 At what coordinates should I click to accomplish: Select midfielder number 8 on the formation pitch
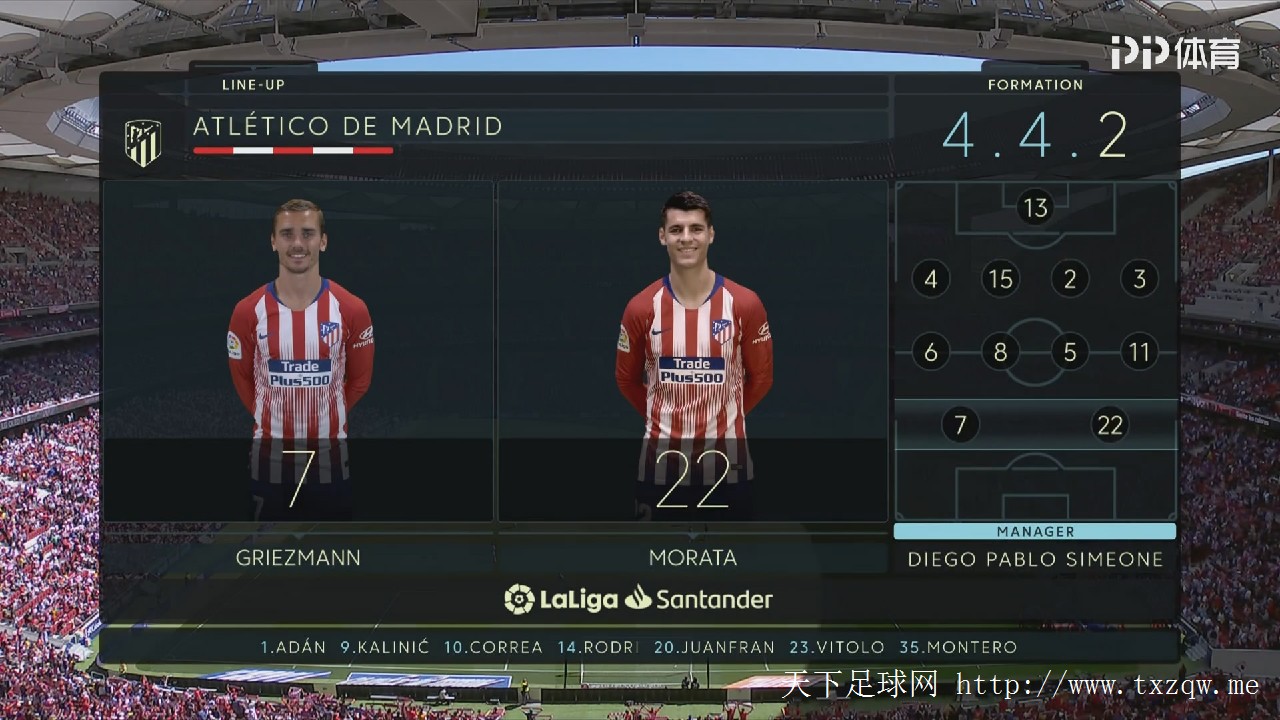click(x=1000, y=352)
